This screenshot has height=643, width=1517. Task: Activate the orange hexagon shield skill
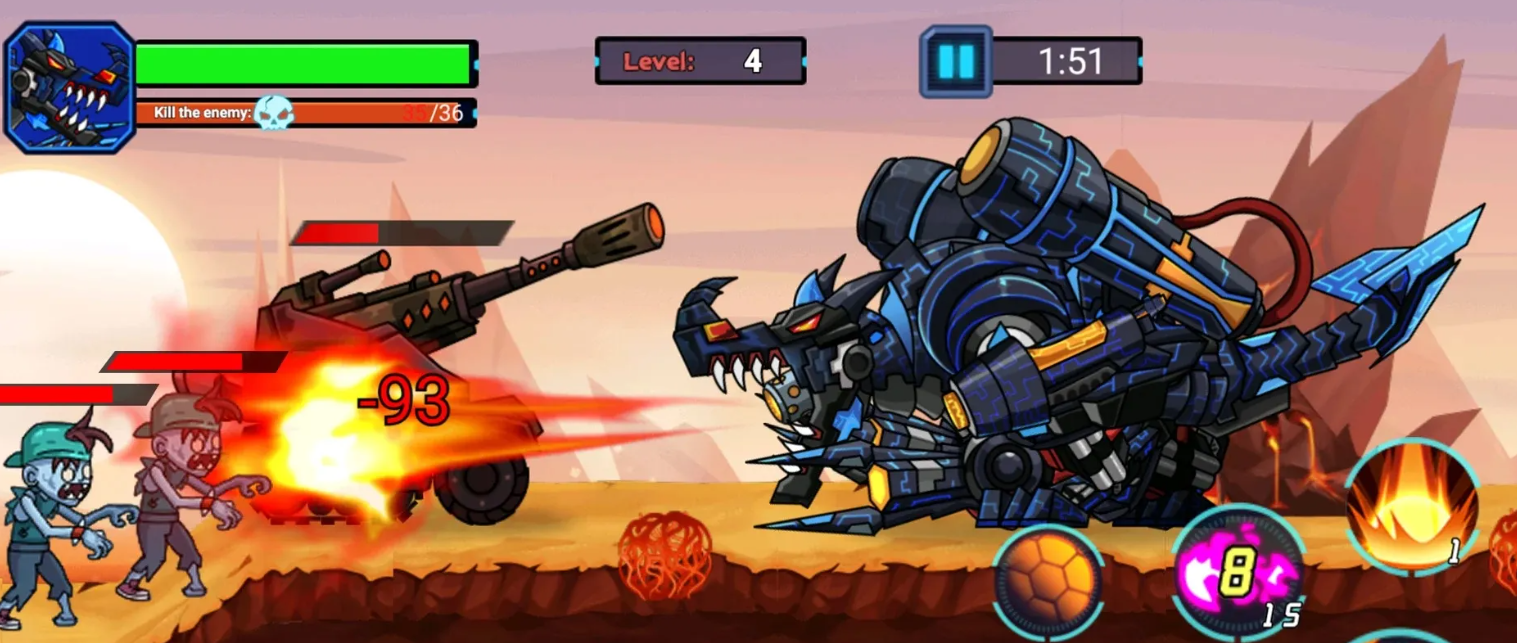coord(1047,582)
